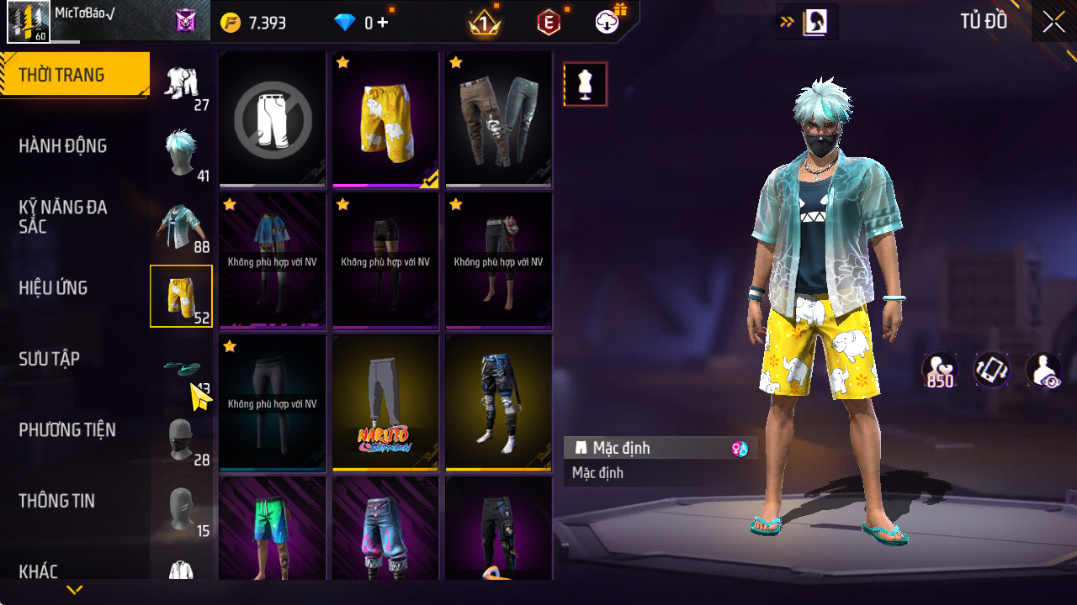Go to Sưu Tập tab
Image resolution: width=1077 pixels, height=605 pixels.
point(49,359)
